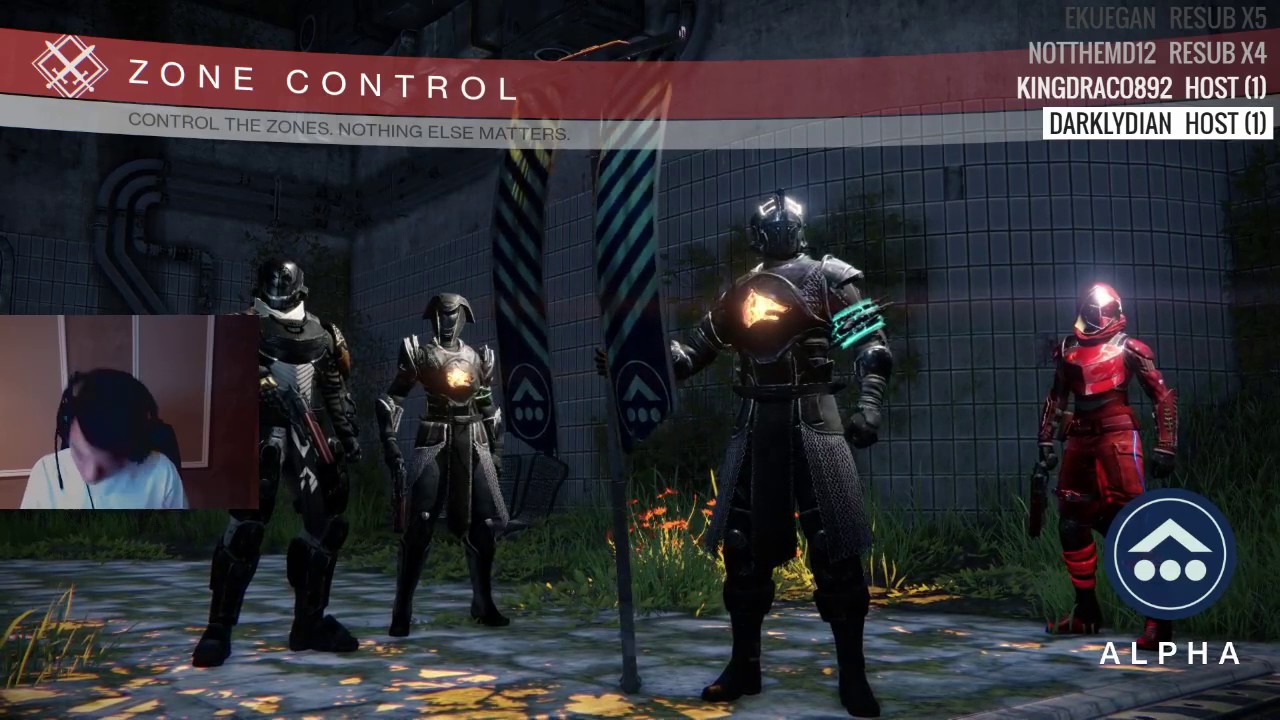Open the streamer webcam thumbnail
Image resolution: width=1280 pixels, height=720 pixels.
[128, 412]
